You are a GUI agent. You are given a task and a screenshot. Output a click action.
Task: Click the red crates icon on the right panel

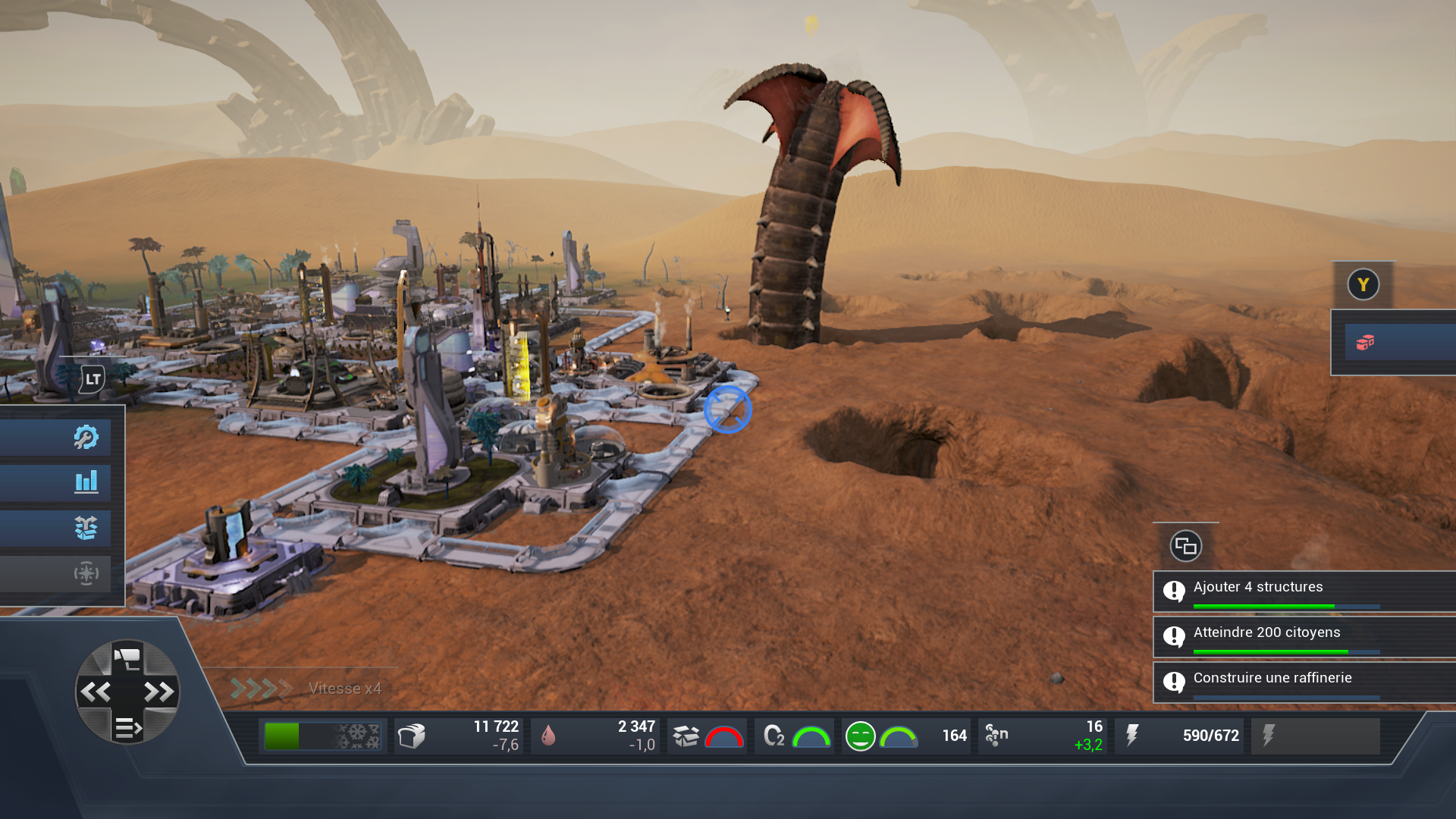tap(1365, 343)
